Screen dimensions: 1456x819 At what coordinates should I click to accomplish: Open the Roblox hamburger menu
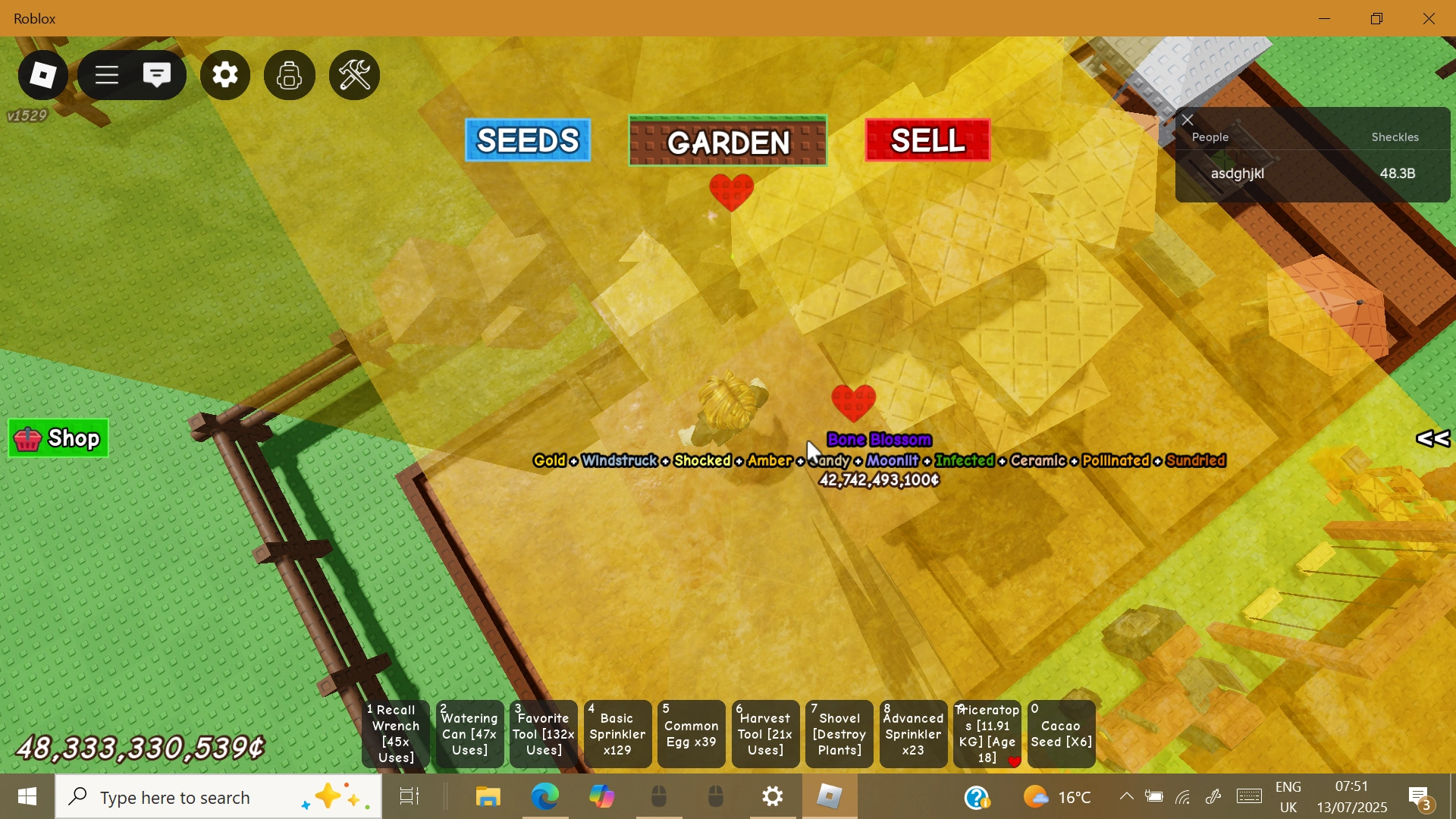click(105, 74)
